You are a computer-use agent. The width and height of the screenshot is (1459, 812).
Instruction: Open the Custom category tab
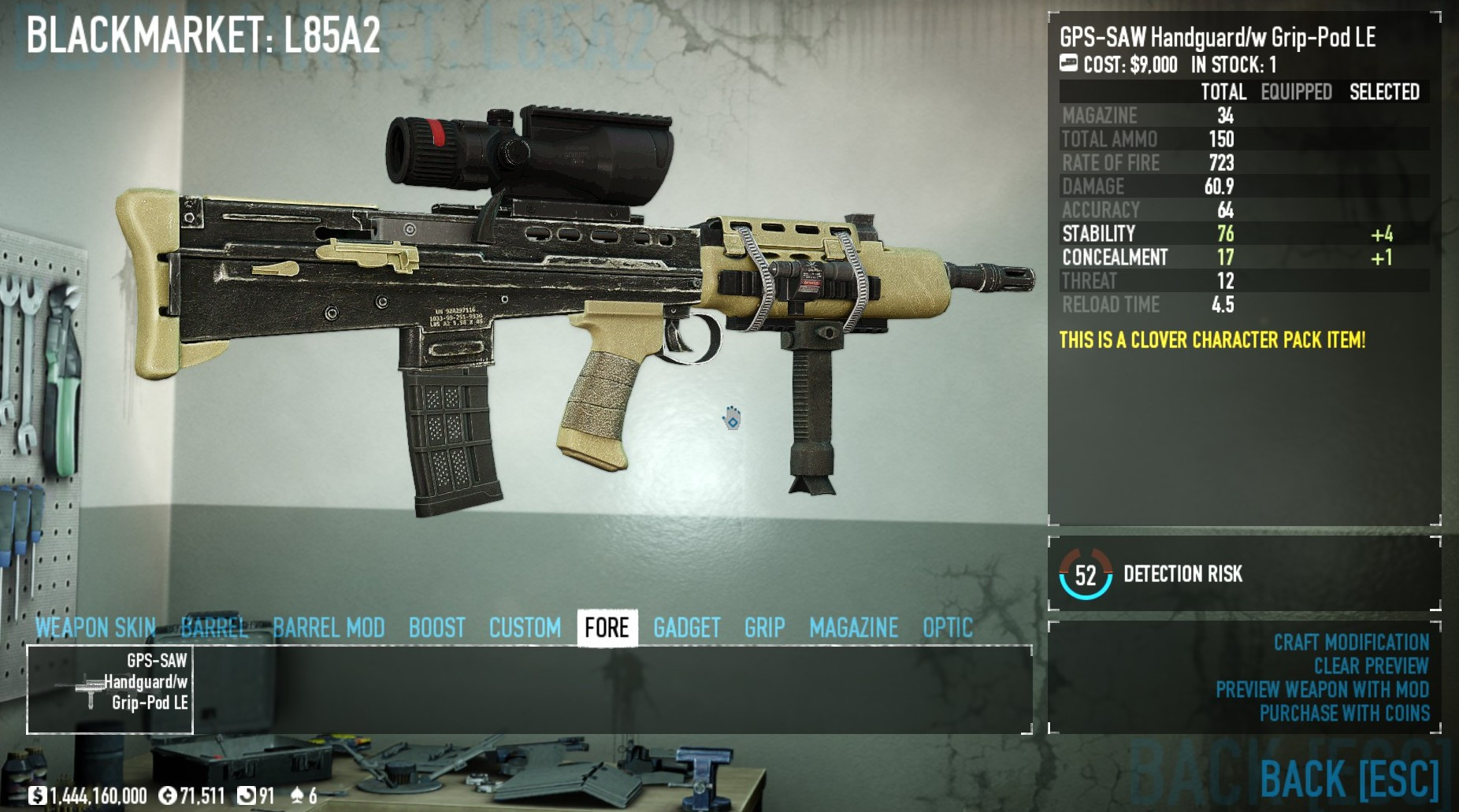click(x=525, y=628)
